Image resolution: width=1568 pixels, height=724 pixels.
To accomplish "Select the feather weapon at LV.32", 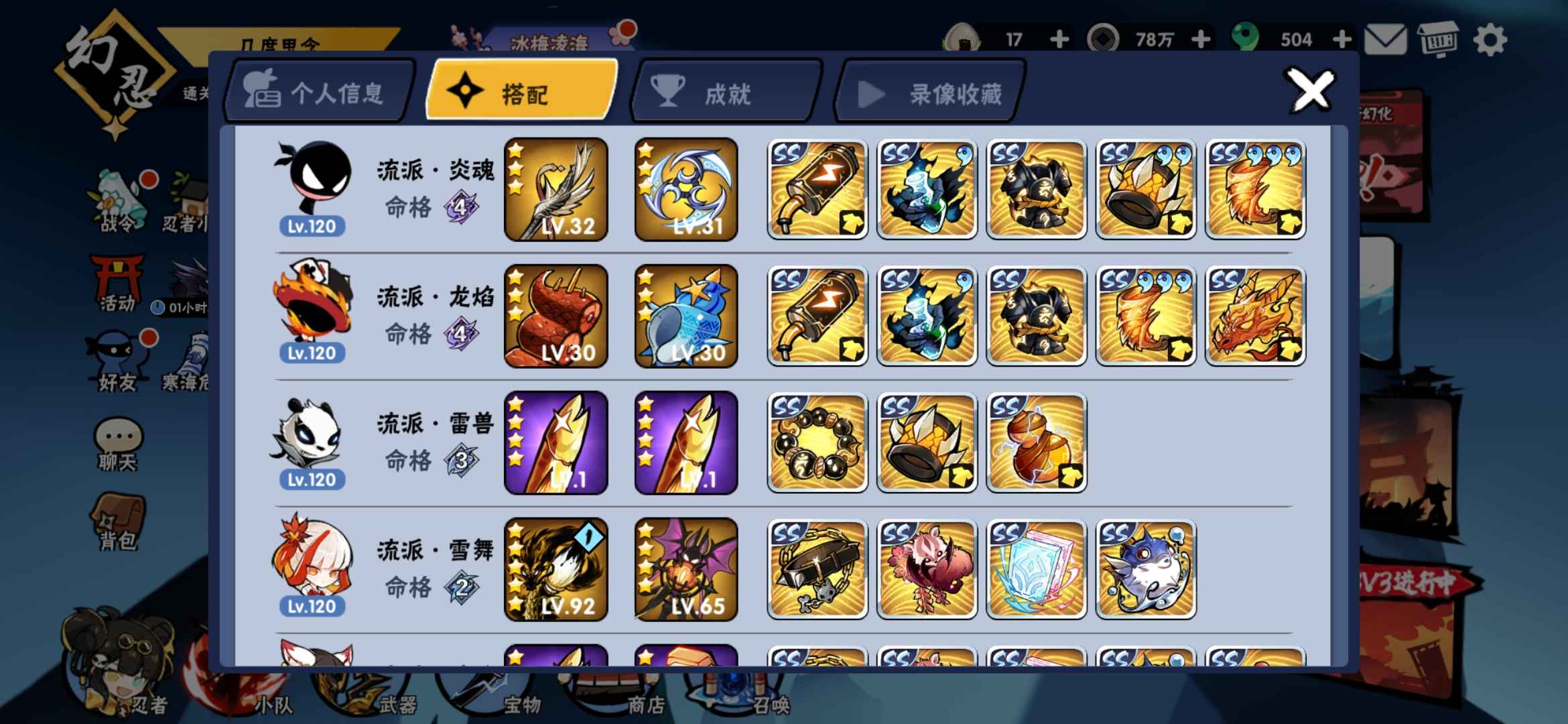I will (556, 190).
